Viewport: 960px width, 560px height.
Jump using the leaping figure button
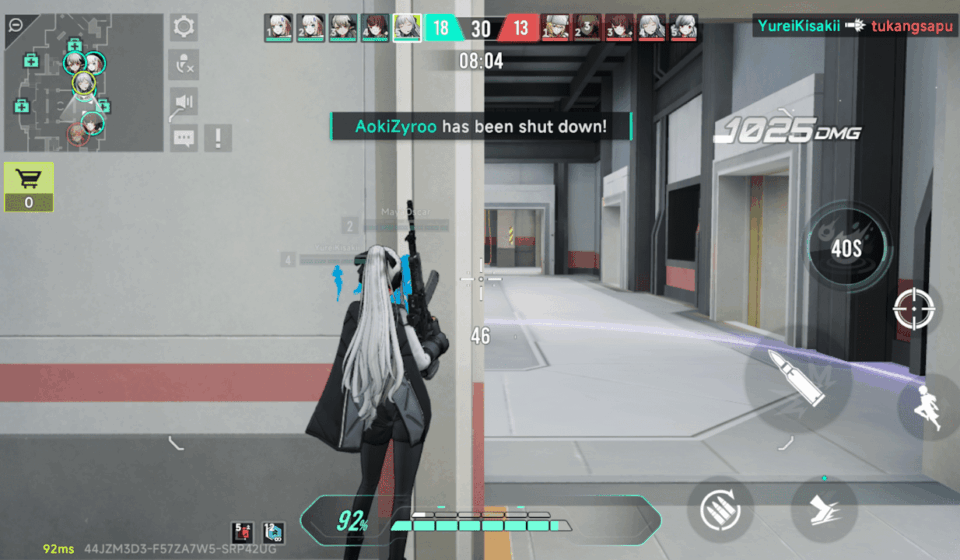coord(932,406)
